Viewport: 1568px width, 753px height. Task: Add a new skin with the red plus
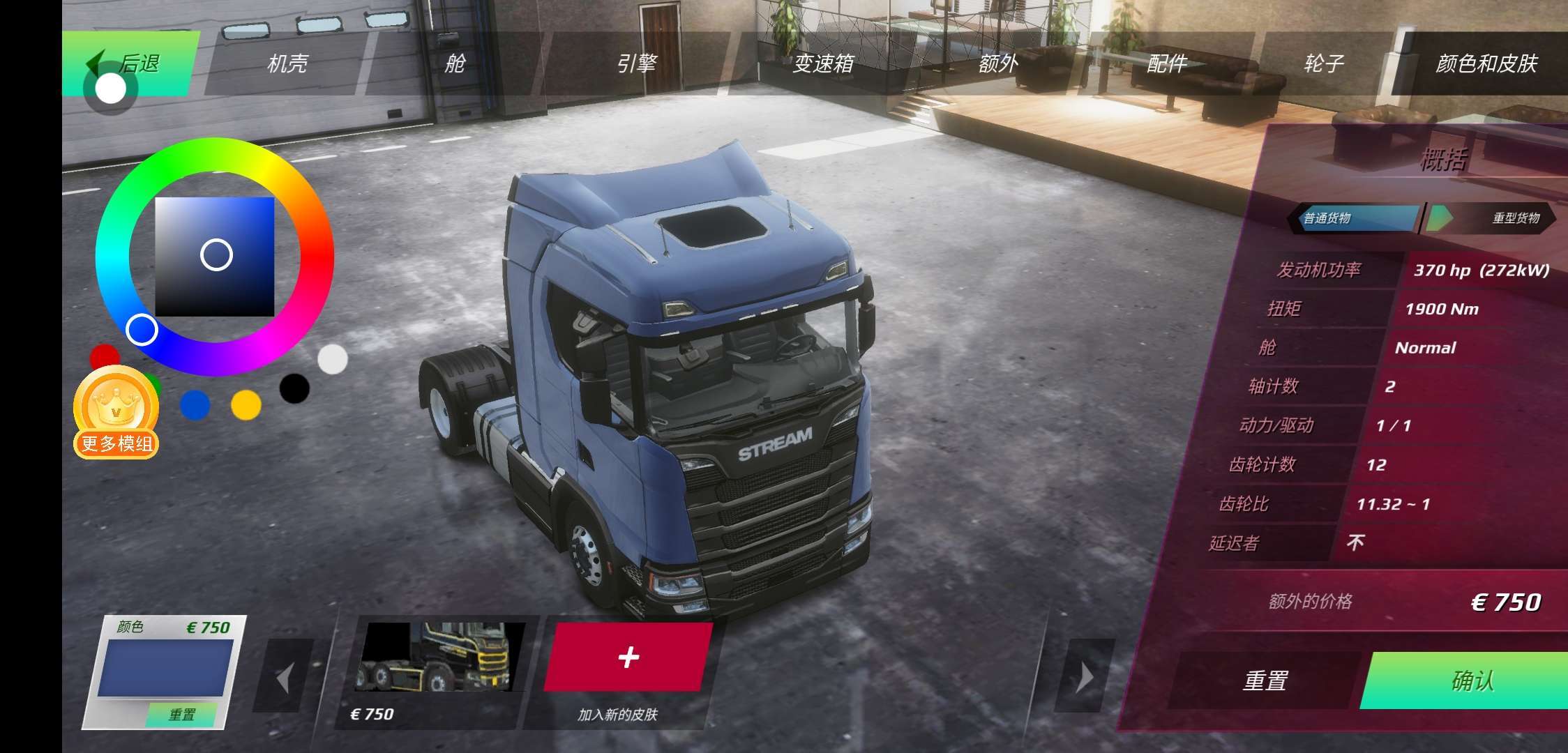628,657
